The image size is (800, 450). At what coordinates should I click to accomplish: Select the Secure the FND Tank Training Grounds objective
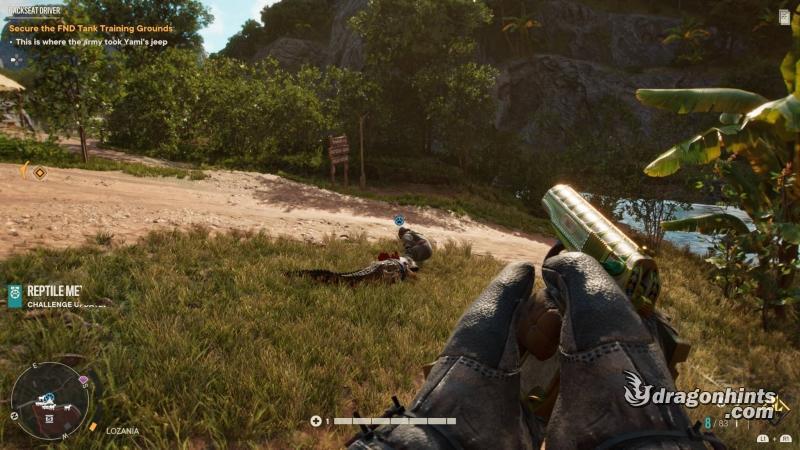(91, 28)
